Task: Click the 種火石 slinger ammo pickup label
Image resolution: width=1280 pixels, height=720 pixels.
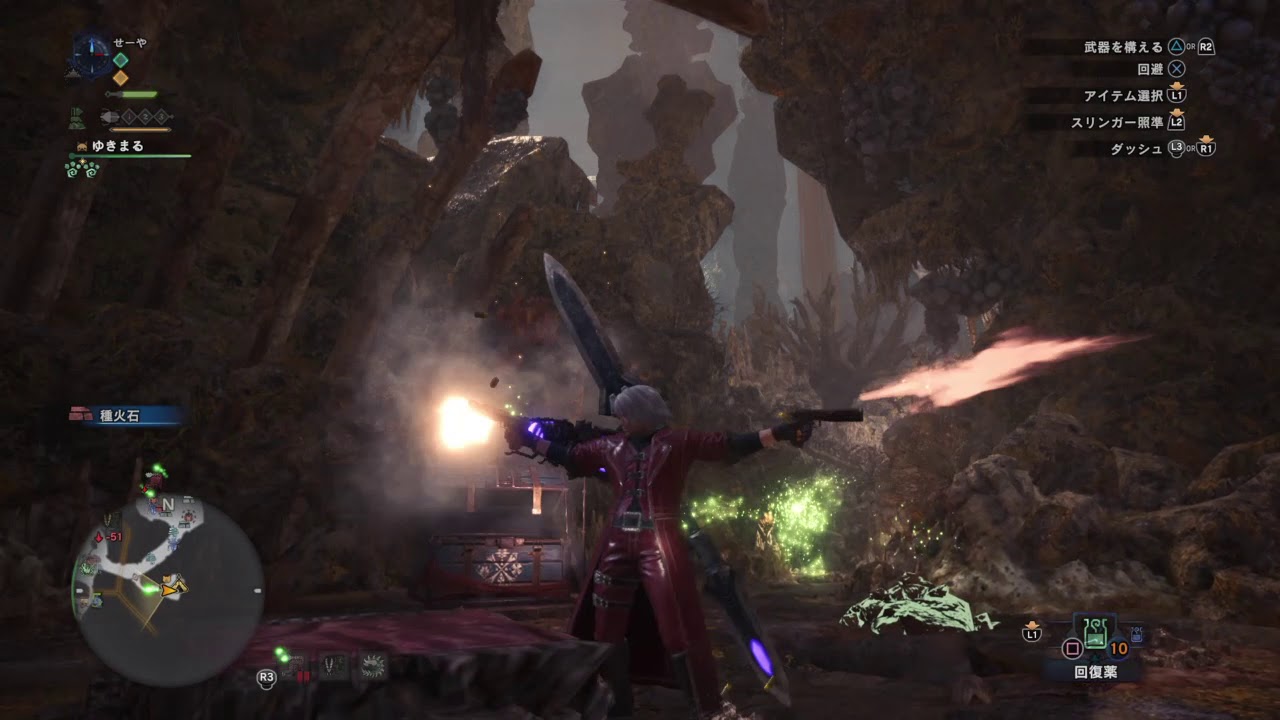Action: click(x=125, y=415)
